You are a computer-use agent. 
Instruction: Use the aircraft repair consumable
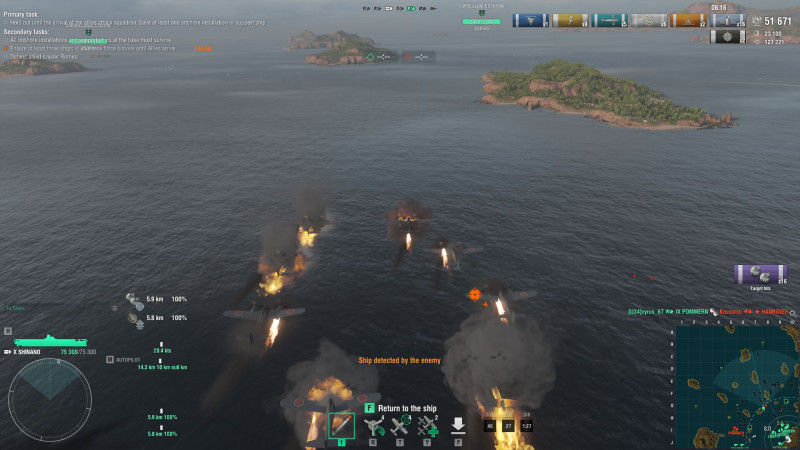427,426
